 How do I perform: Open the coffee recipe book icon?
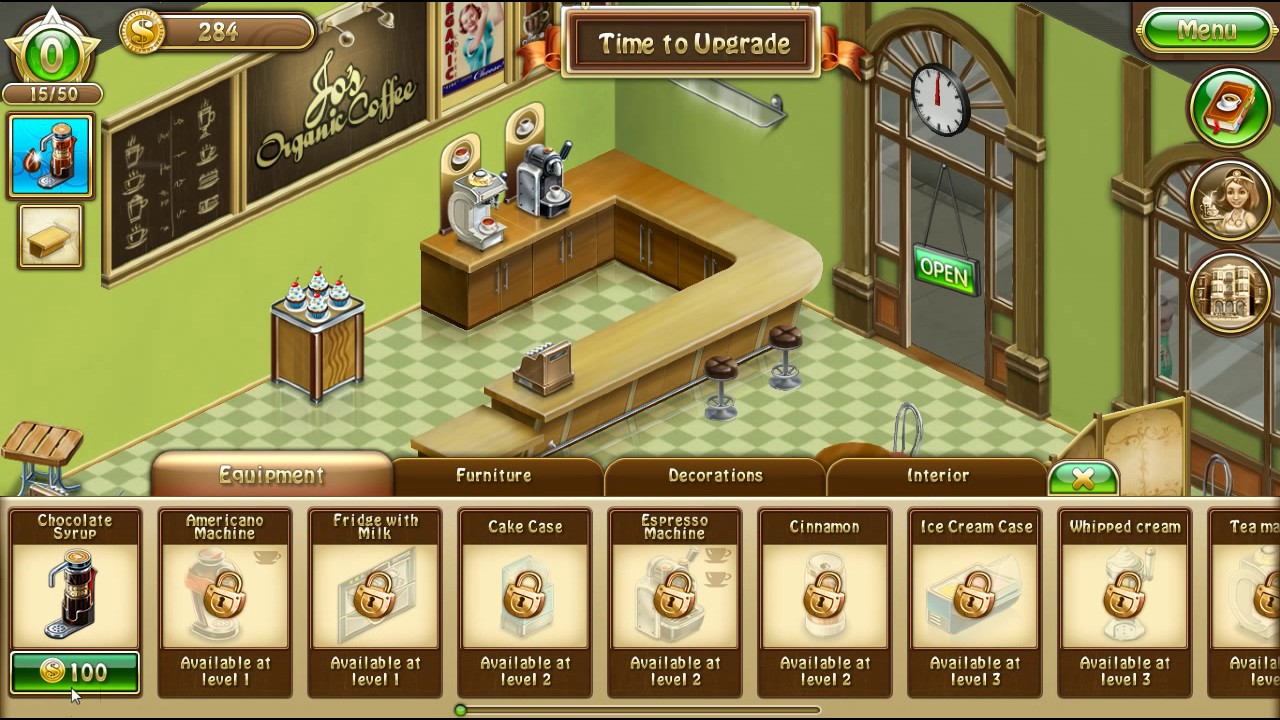(1229, 107)
